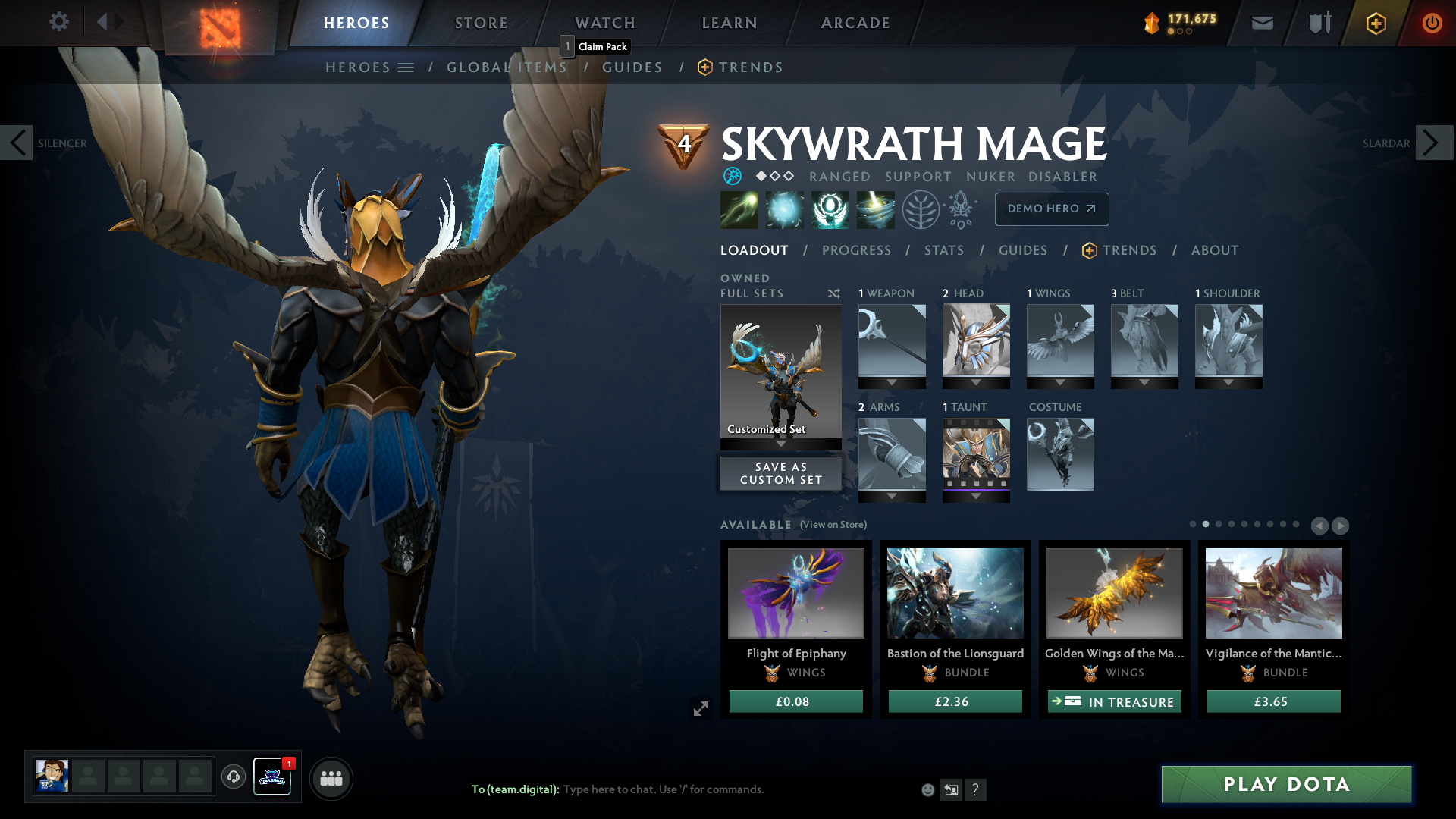Select the Mystic Flare ability icon
Viewport: 1456px width, 819px height.
[x=876, y=210]
